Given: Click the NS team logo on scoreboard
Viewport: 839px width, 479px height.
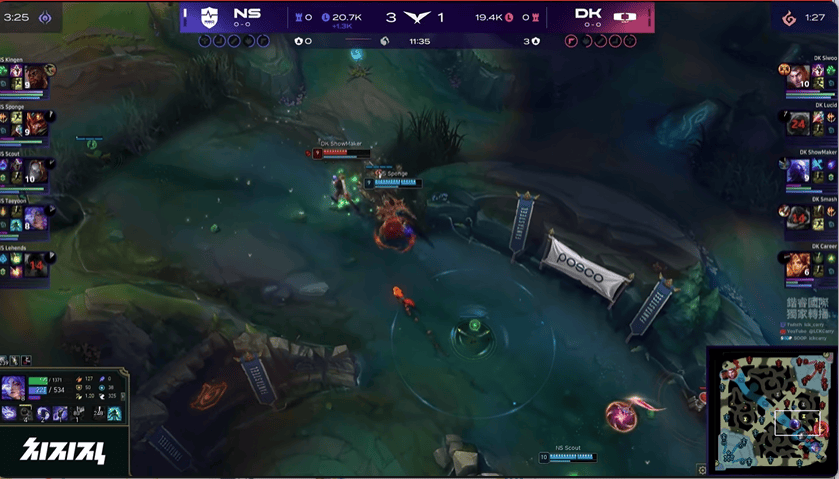Looking at the screenshot, I should point(208,17).
